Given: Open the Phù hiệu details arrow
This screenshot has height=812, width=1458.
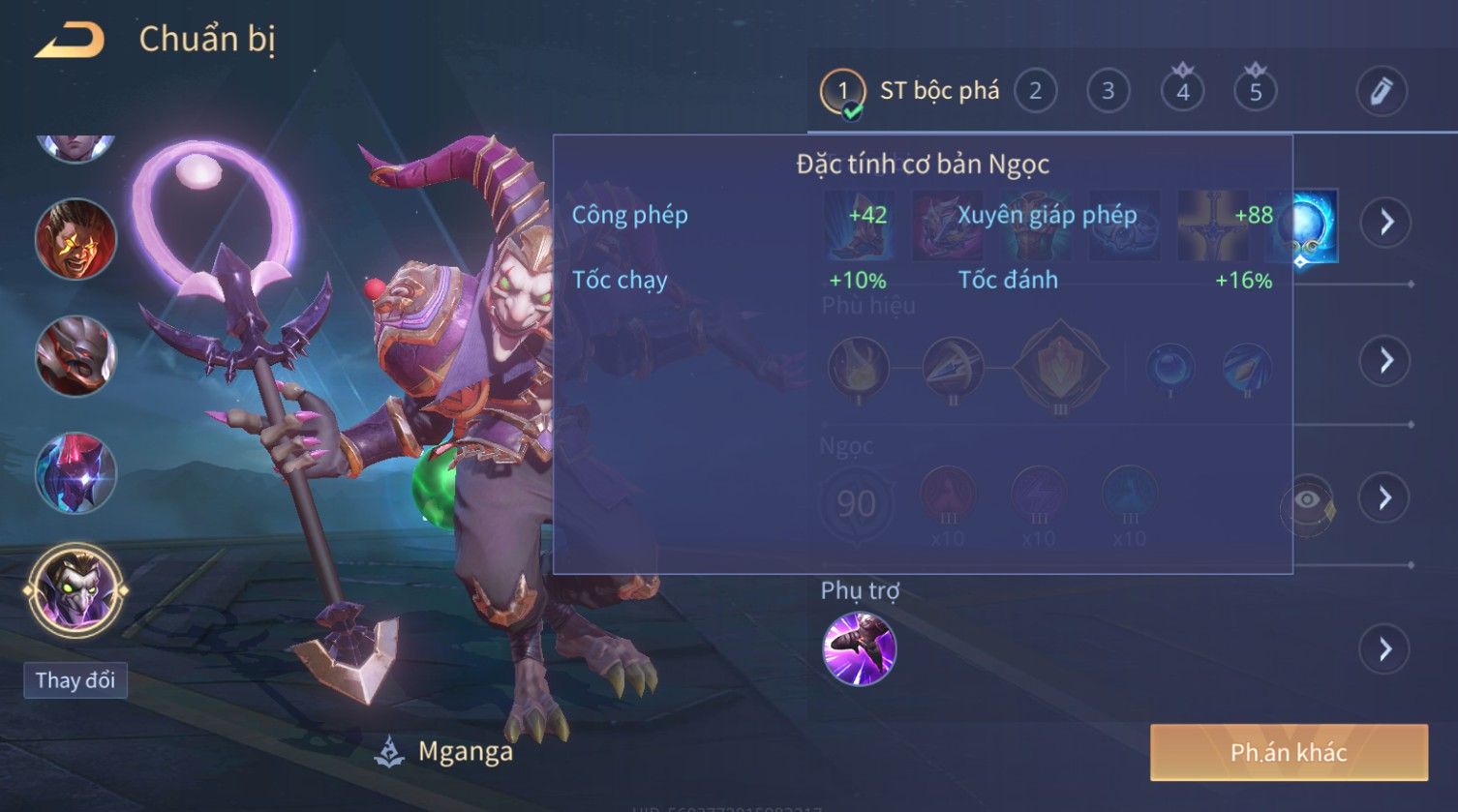Looking at the screenshot, I should (x=1385, y=361).
